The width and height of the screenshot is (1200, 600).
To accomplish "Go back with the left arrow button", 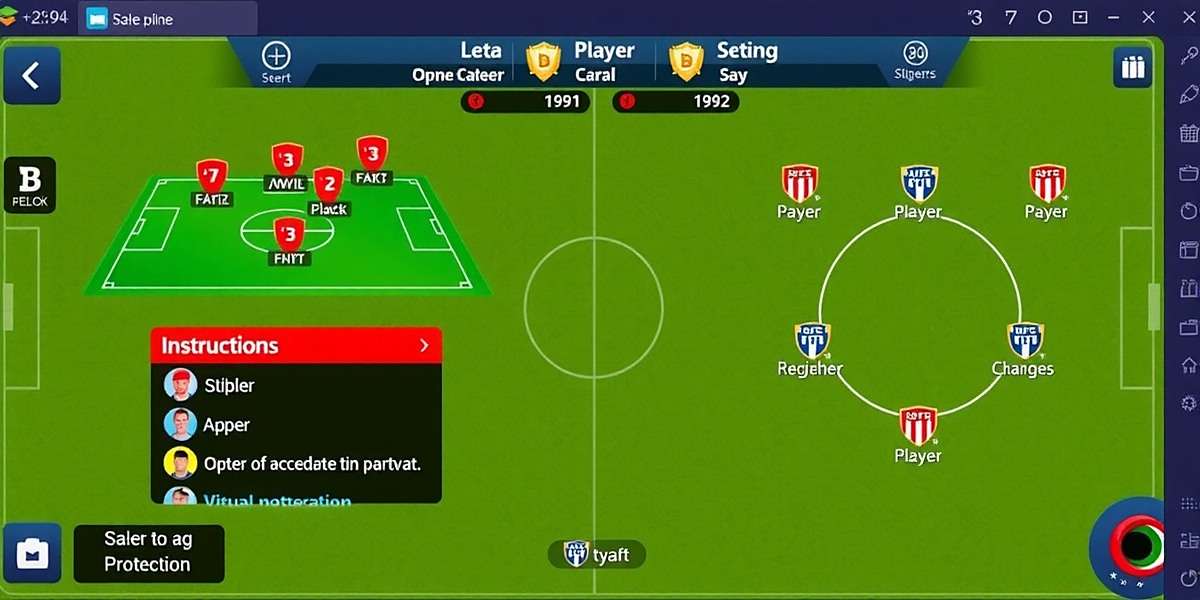I will click(x=31, y=76).
